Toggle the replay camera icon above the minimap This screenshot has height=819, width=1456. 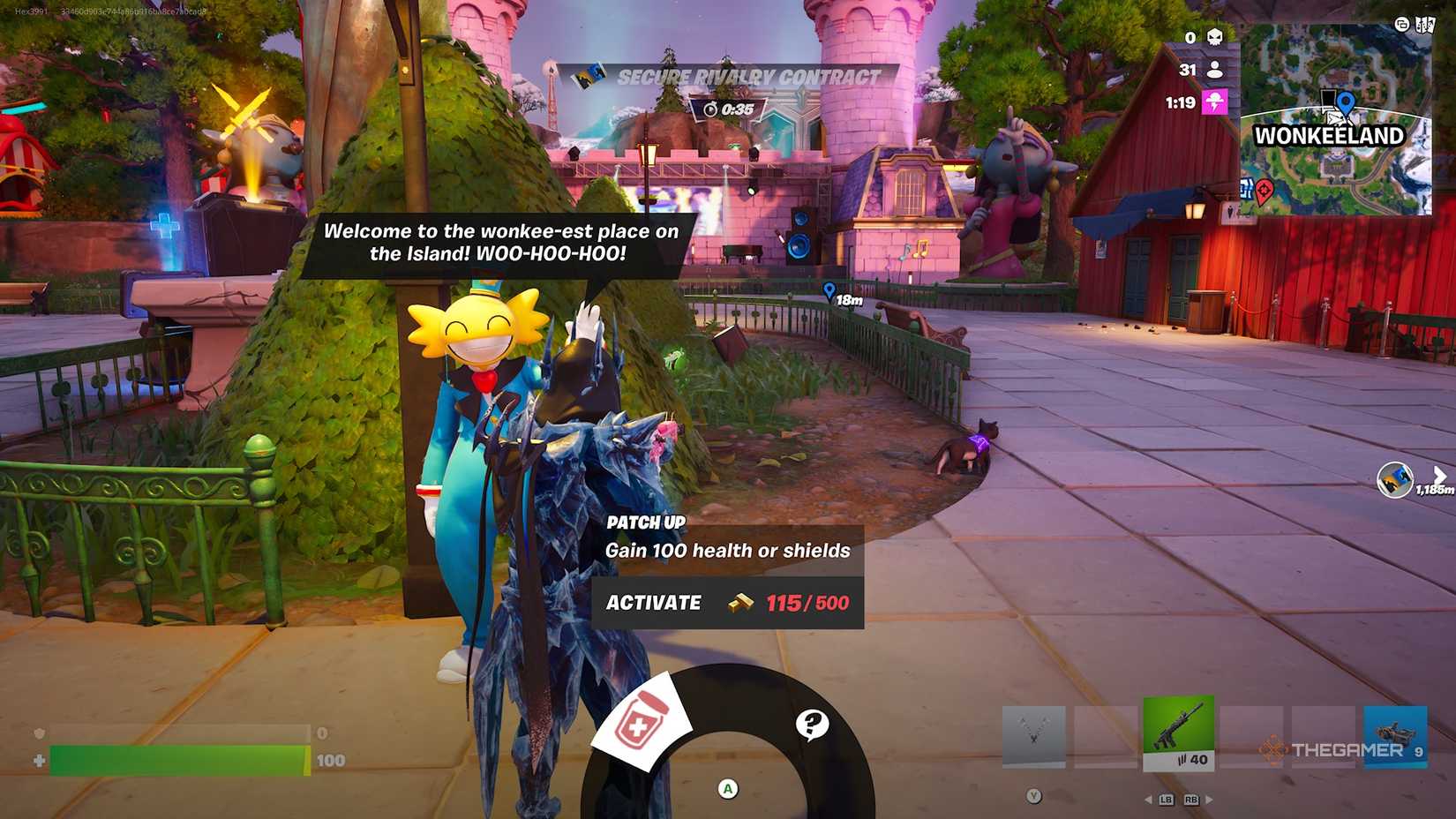(x=1403, y=25)
